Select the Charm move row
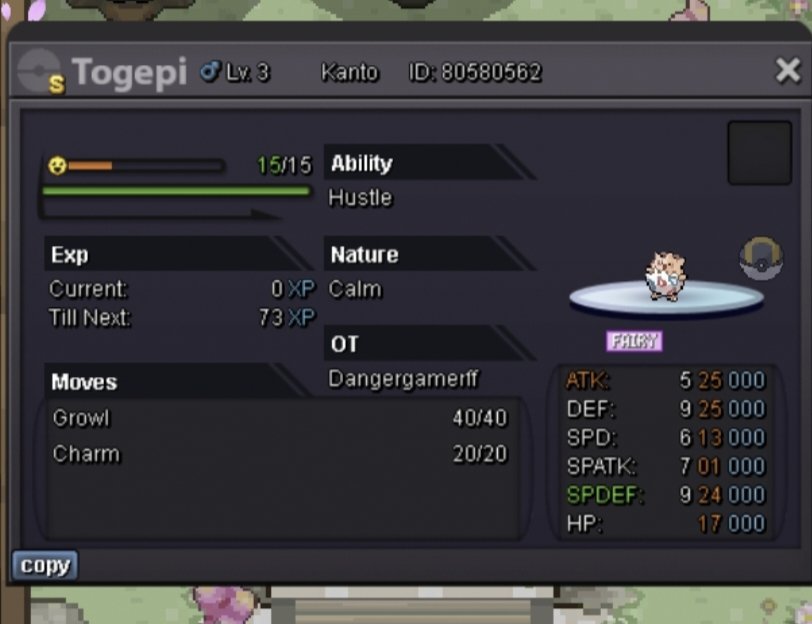Image resolution: width=812 pixels, height=624 pixels. [x=280, y=454]
